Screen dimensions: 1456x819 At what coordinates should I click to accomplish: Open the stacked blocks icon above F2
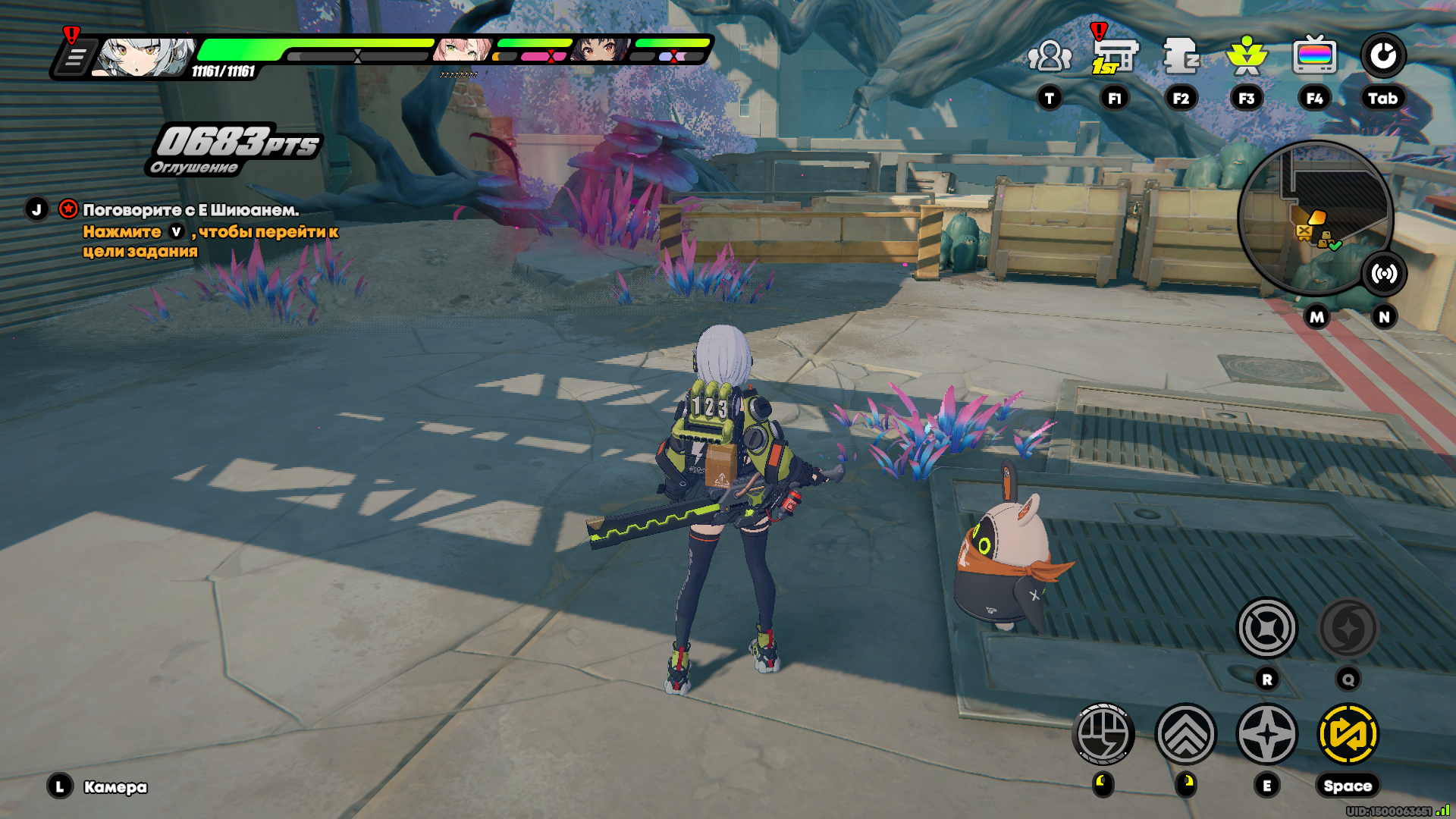[x=1181, y=56]
